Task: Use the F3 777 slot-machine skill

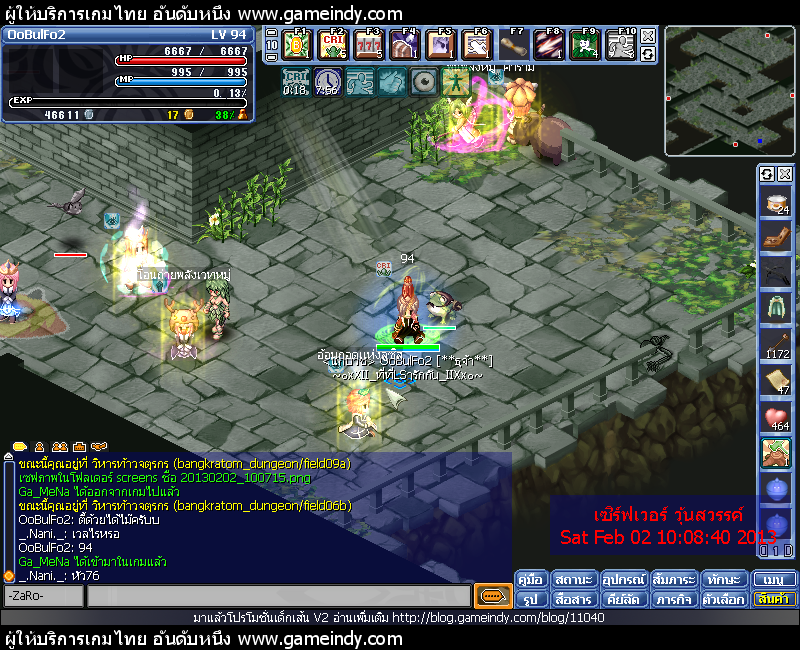Action: [x=368, y=45]
